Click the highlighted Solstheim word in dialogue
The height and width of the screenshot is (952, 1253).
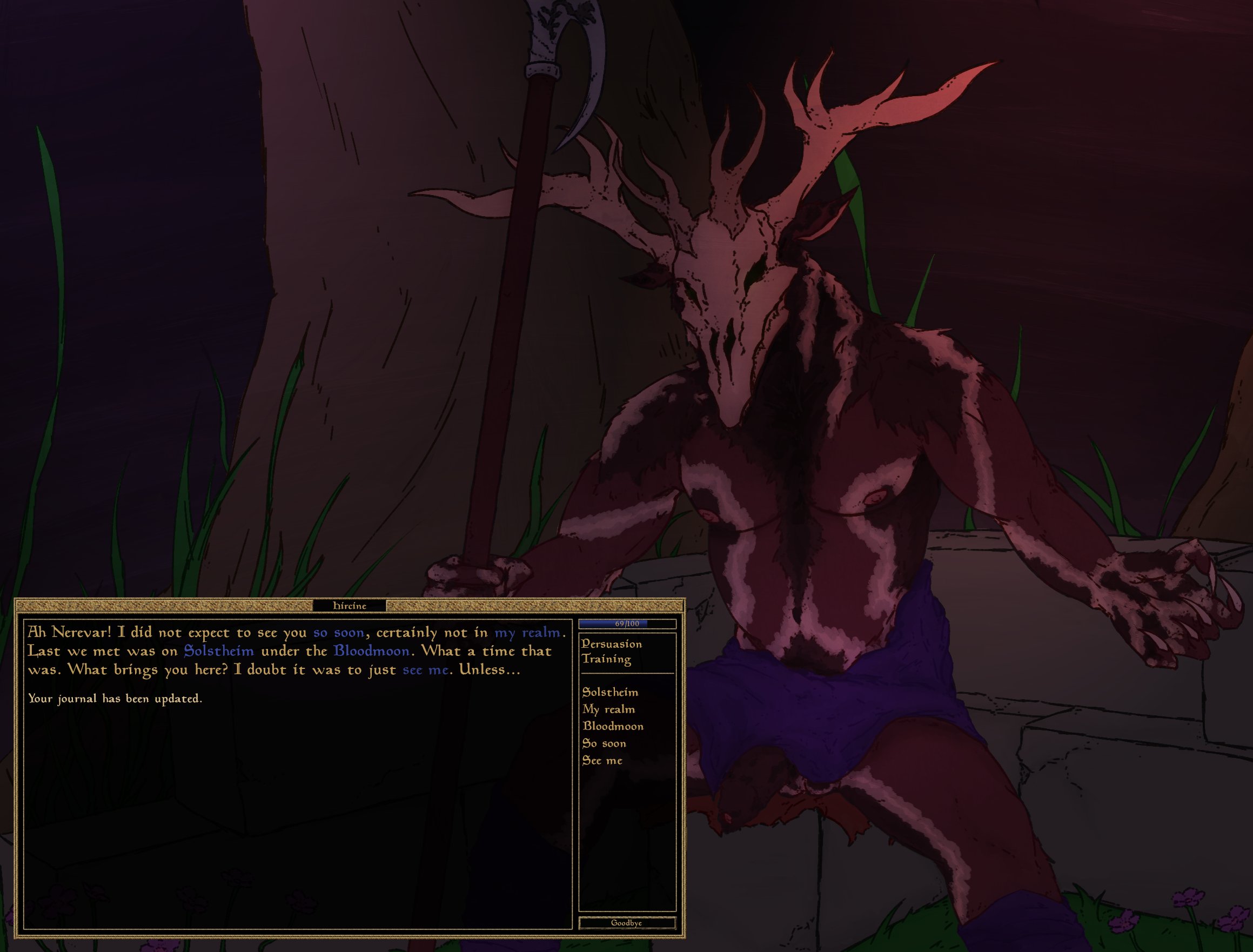point(219,651)
